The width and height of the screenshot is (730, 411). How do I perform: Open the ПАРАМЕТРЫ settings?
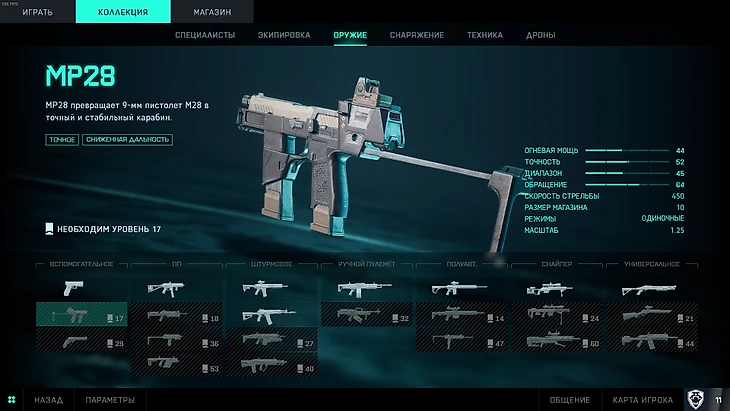point(110,400)
